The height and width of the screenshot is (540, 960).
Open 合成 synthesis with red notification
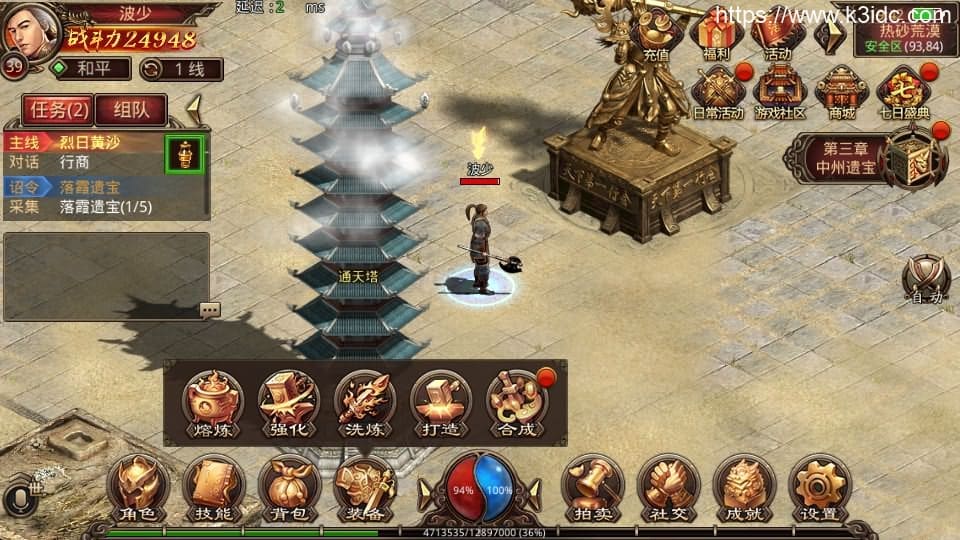516,404
